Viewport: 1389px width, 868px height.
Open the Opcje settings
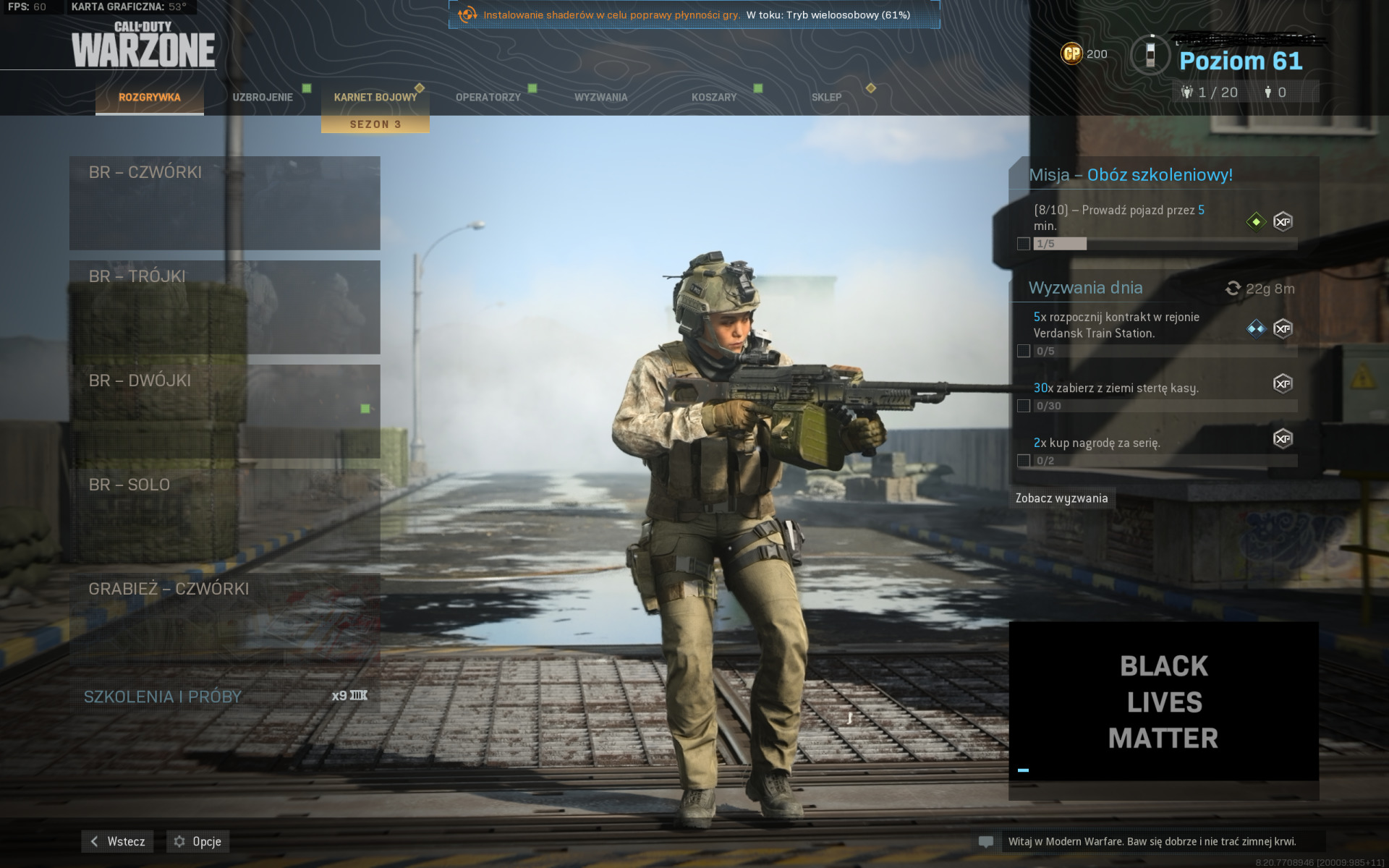pyautogui.click(x=198, y=841)
